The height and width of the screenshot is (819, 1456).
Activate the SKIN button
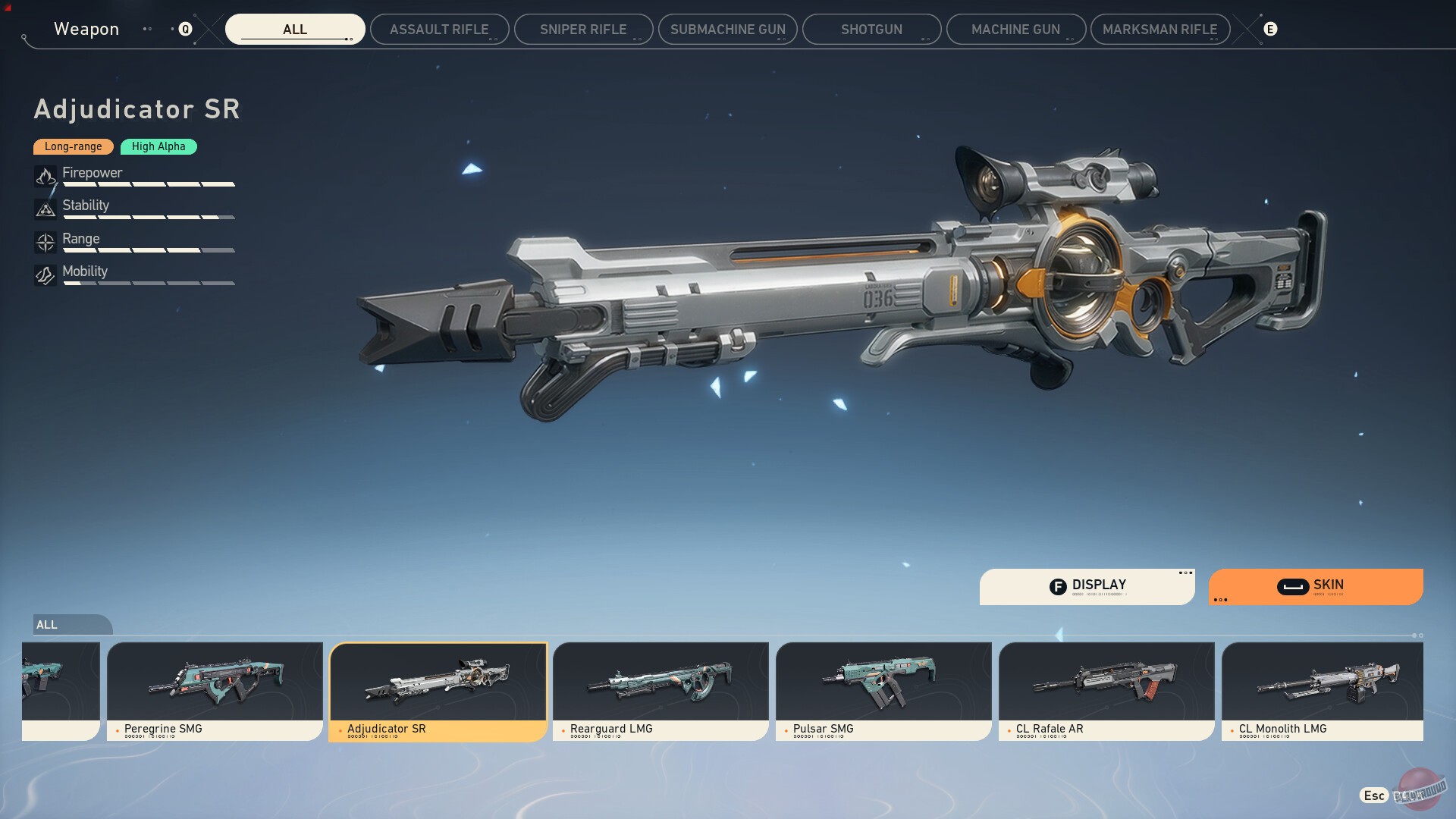[x=1327, y=585]
